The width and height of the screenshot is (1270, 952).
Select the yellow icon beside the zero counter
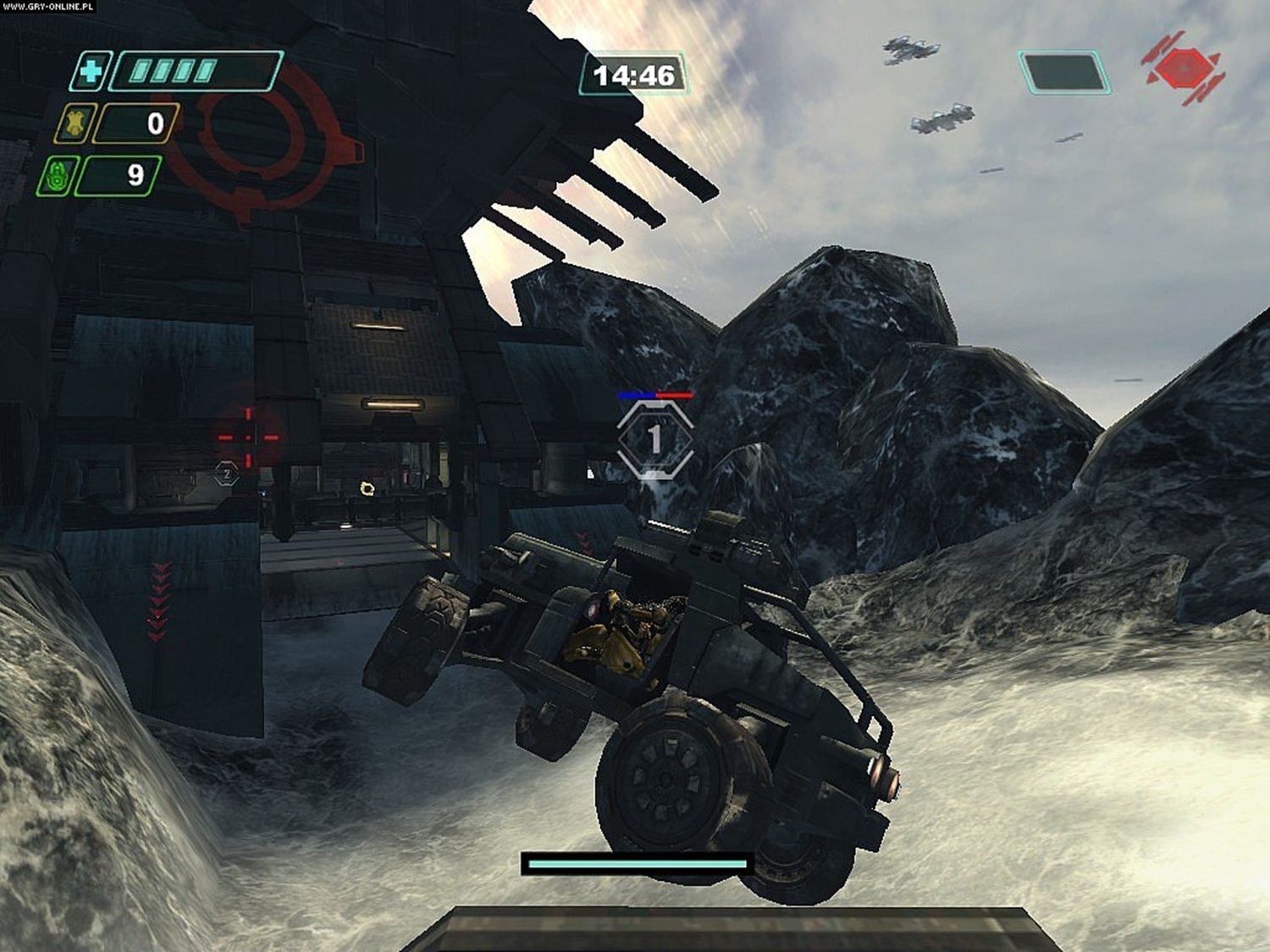pos(75,124)
